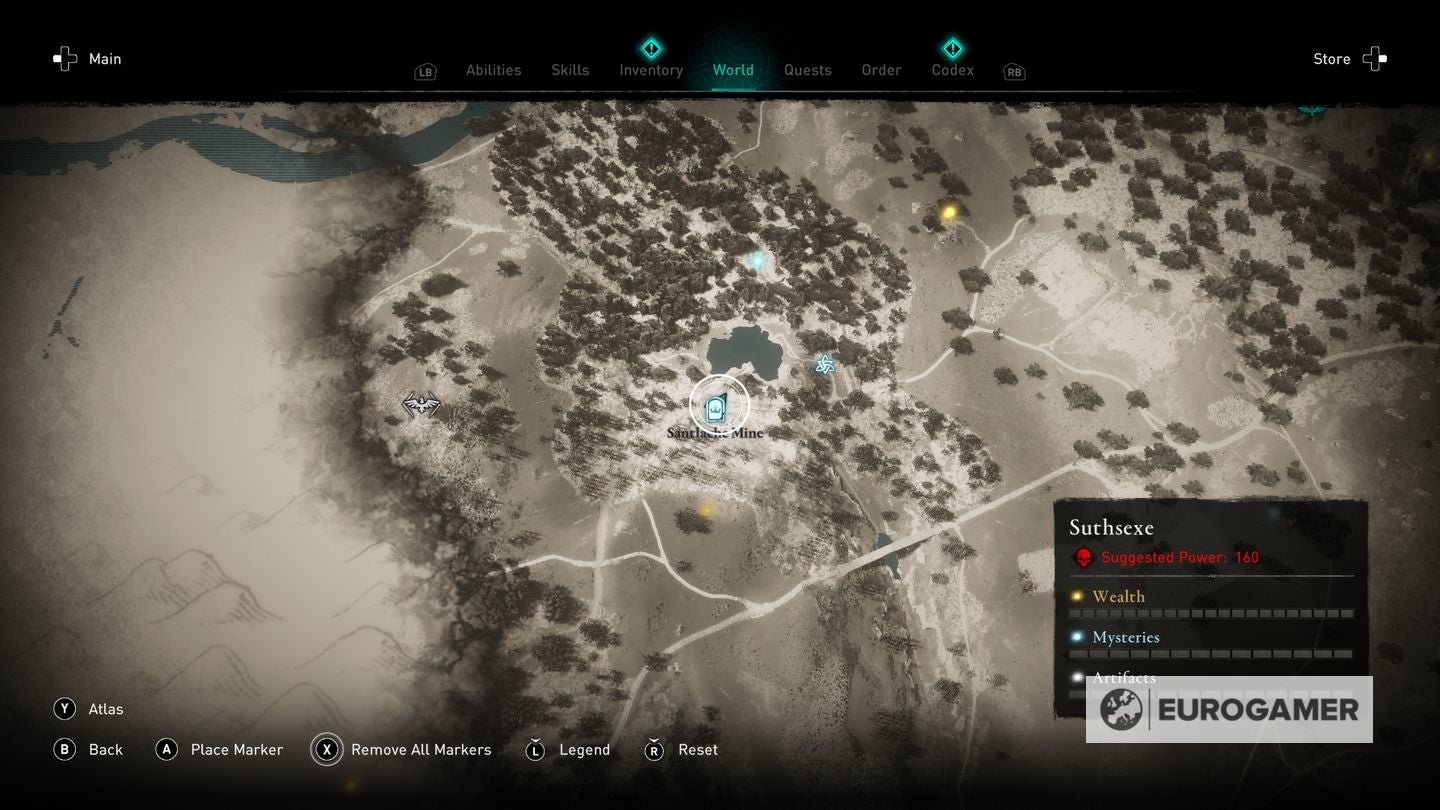Select the Santlache Mine raid icon
1440x810 pixels.
(x=716, y=405)
